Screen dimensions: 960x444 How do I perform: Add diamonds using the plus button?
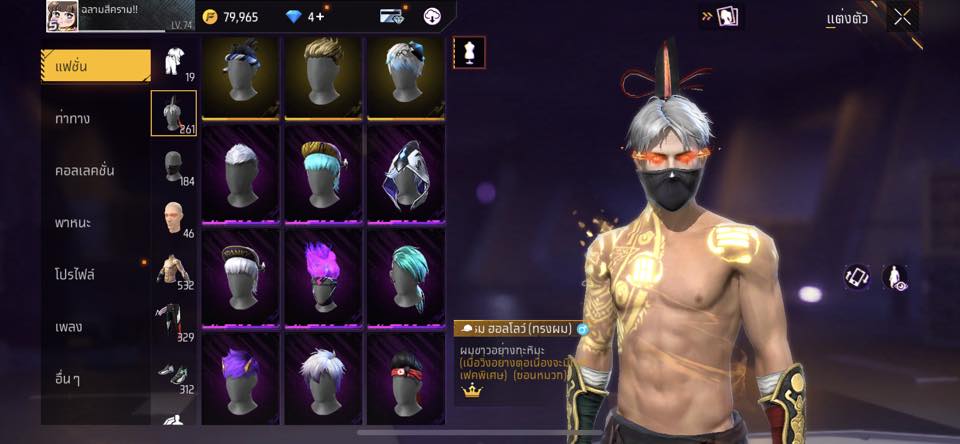click(320, 16)
